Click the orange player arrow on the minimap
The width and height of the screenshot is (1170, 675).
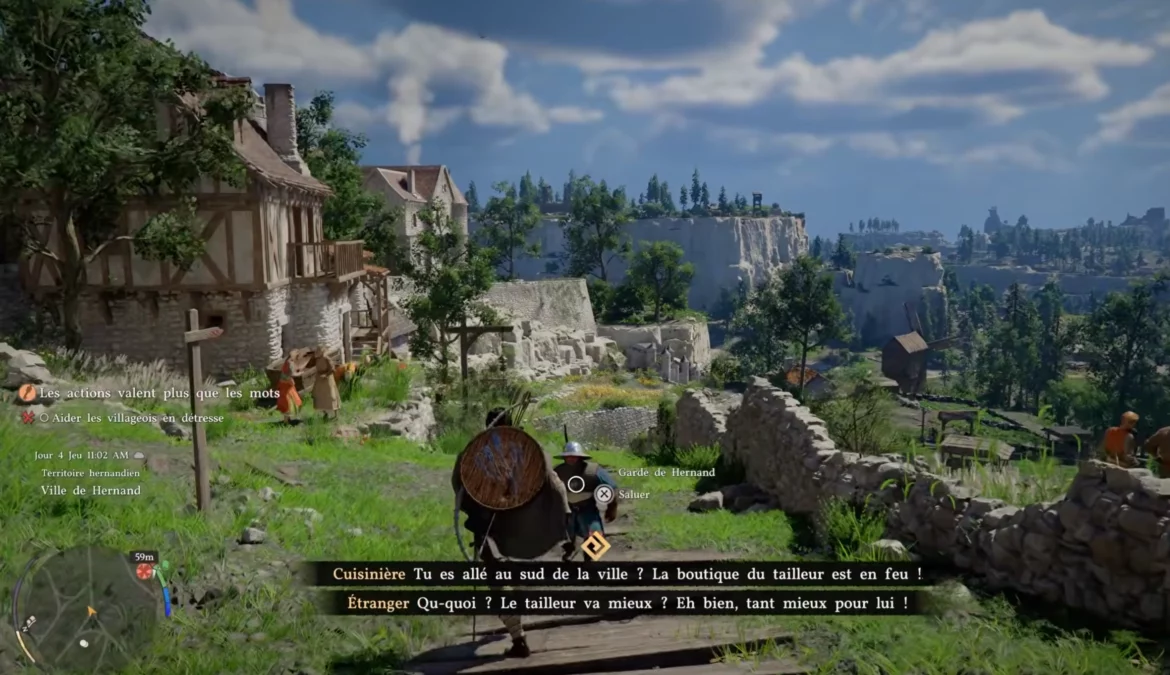point(92,609)
